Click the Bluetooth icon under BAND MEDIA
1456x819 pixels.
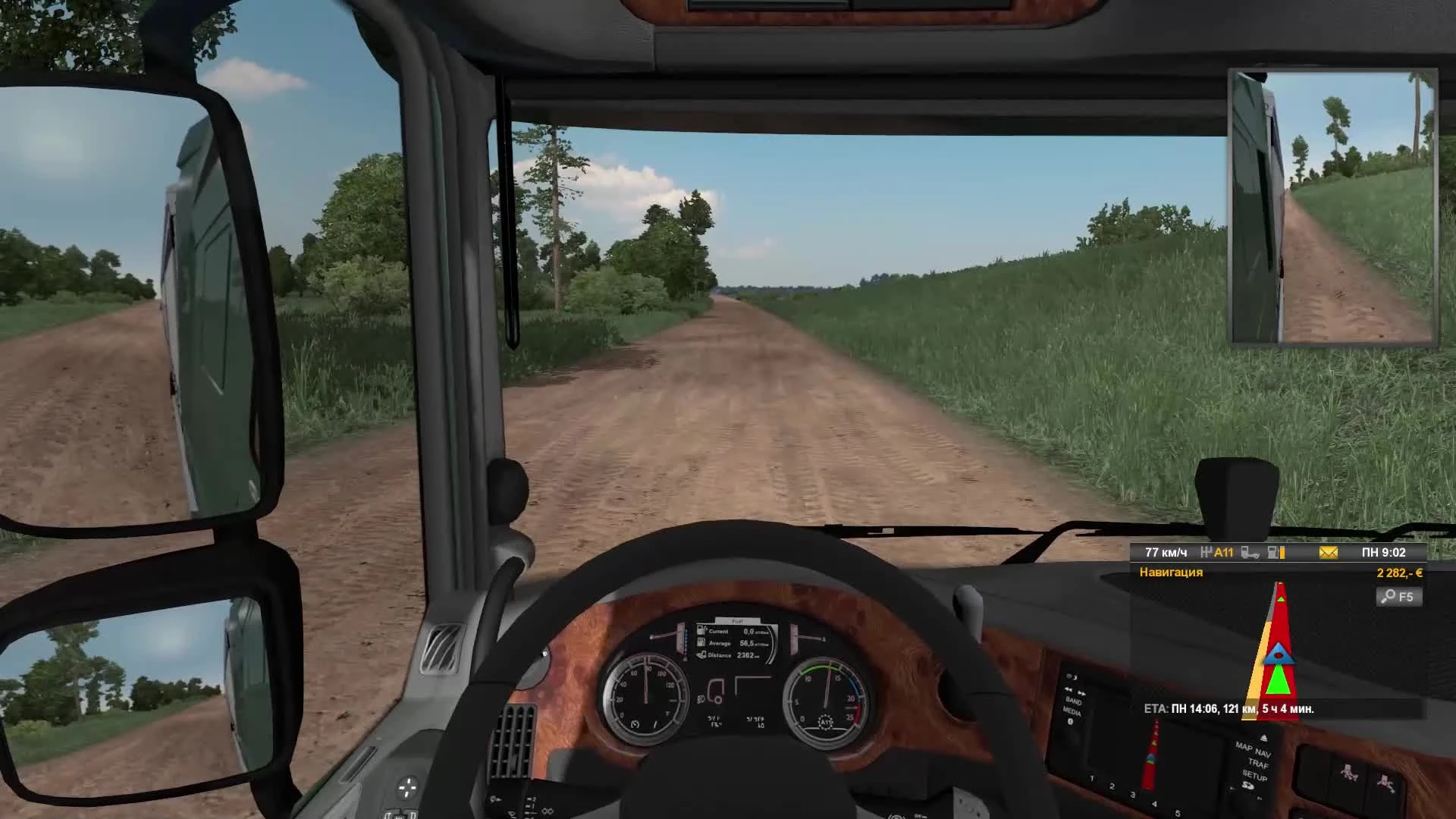pyautogui.click(x=1071, y=722)
